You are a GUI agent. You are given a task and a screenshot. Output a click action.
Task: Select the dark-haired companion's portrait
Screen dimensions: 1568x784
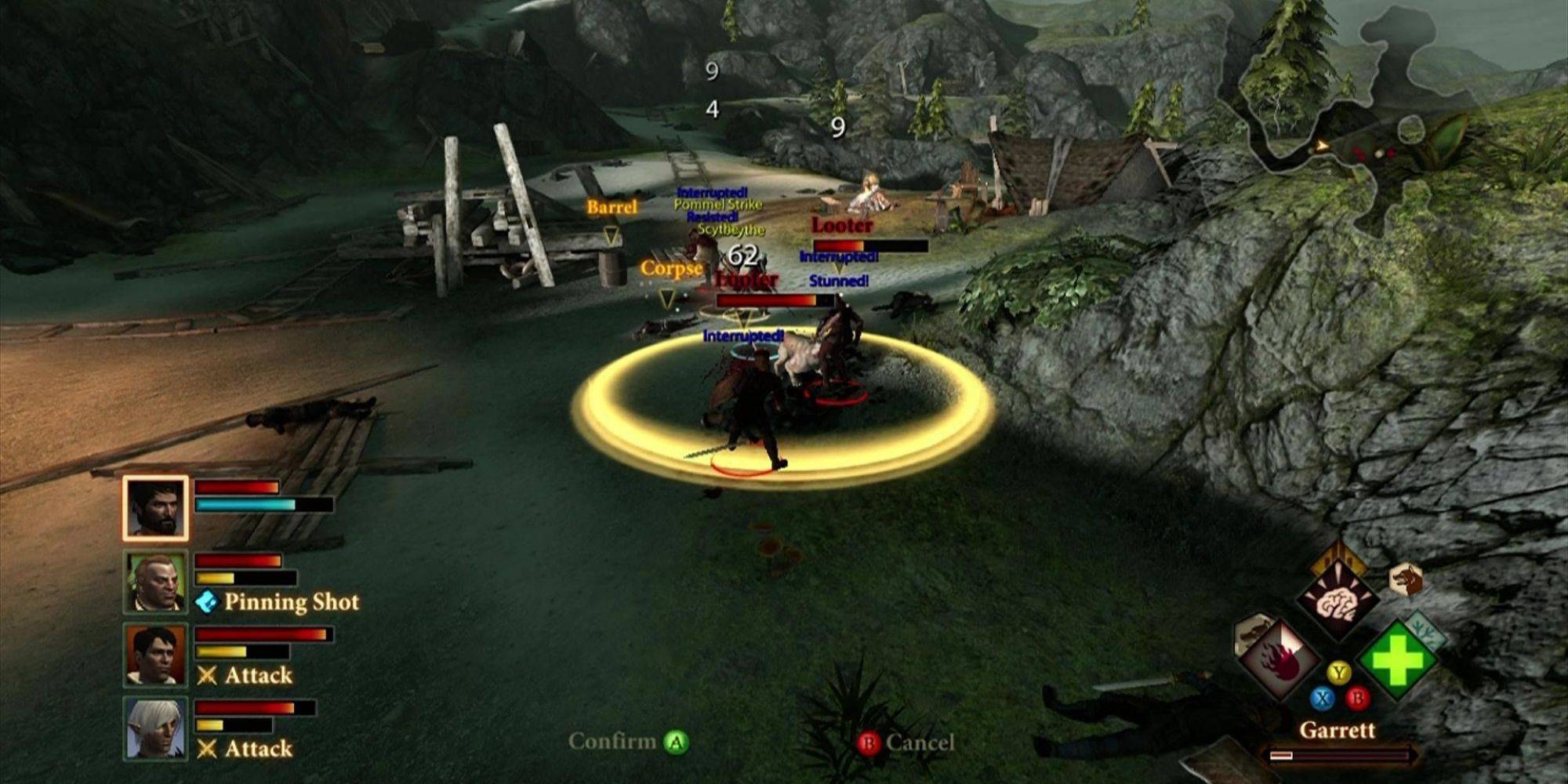click(x=155, y=655)
